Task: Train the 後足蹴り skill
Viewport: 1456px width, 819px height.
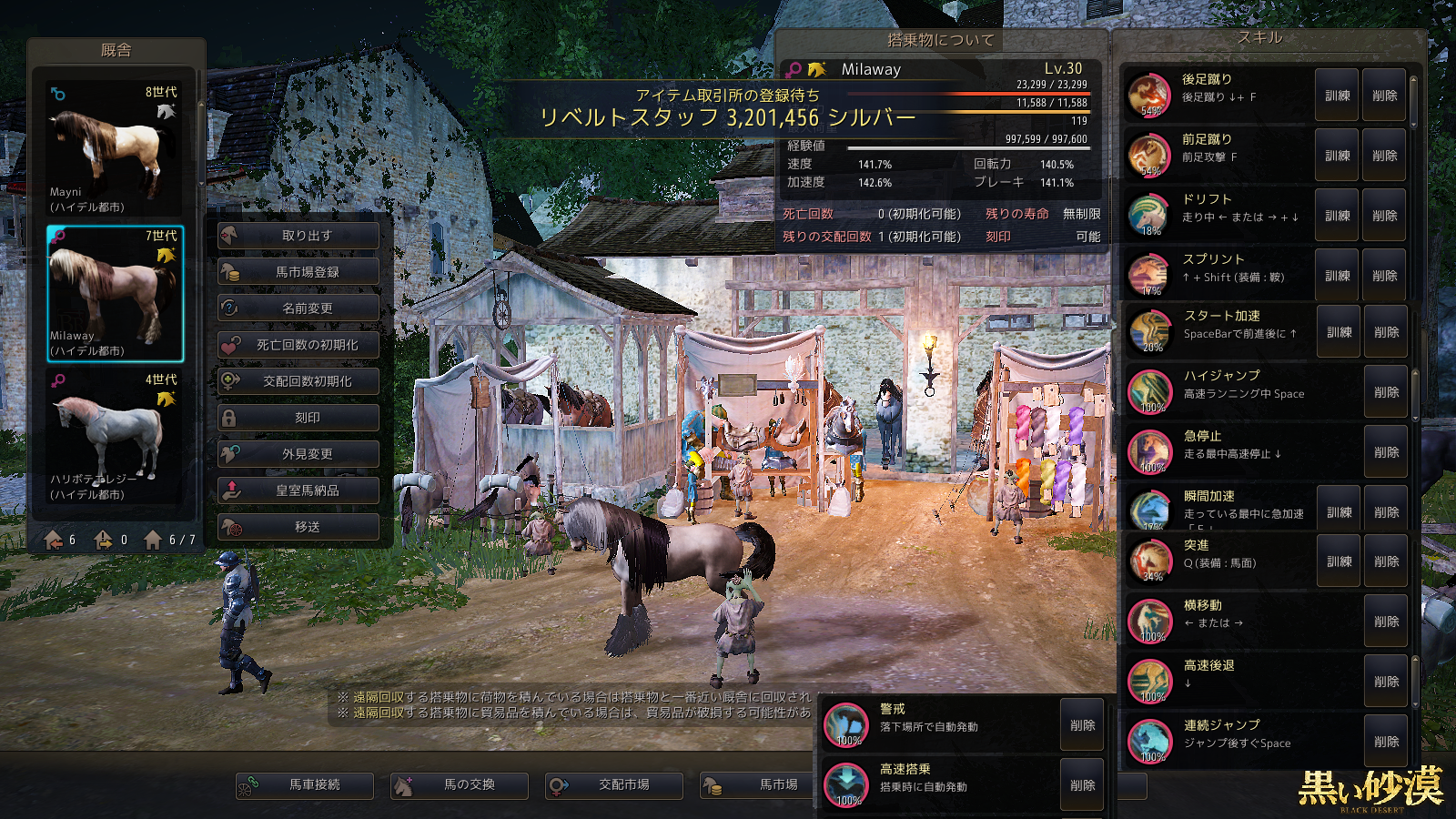Action: pyautogui.click(x=1337, y=96)
